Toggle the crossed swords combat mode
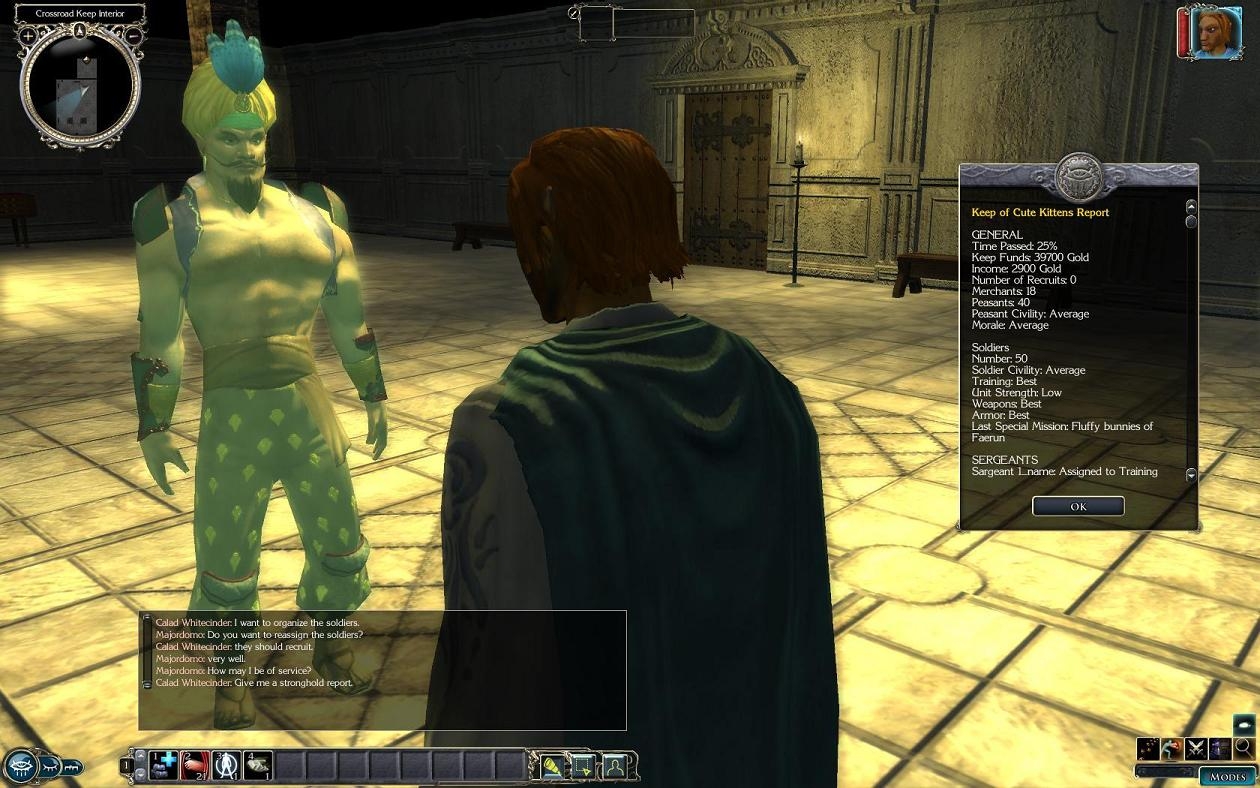The width and height of the screenshot is (1260, 788). 1196,748
